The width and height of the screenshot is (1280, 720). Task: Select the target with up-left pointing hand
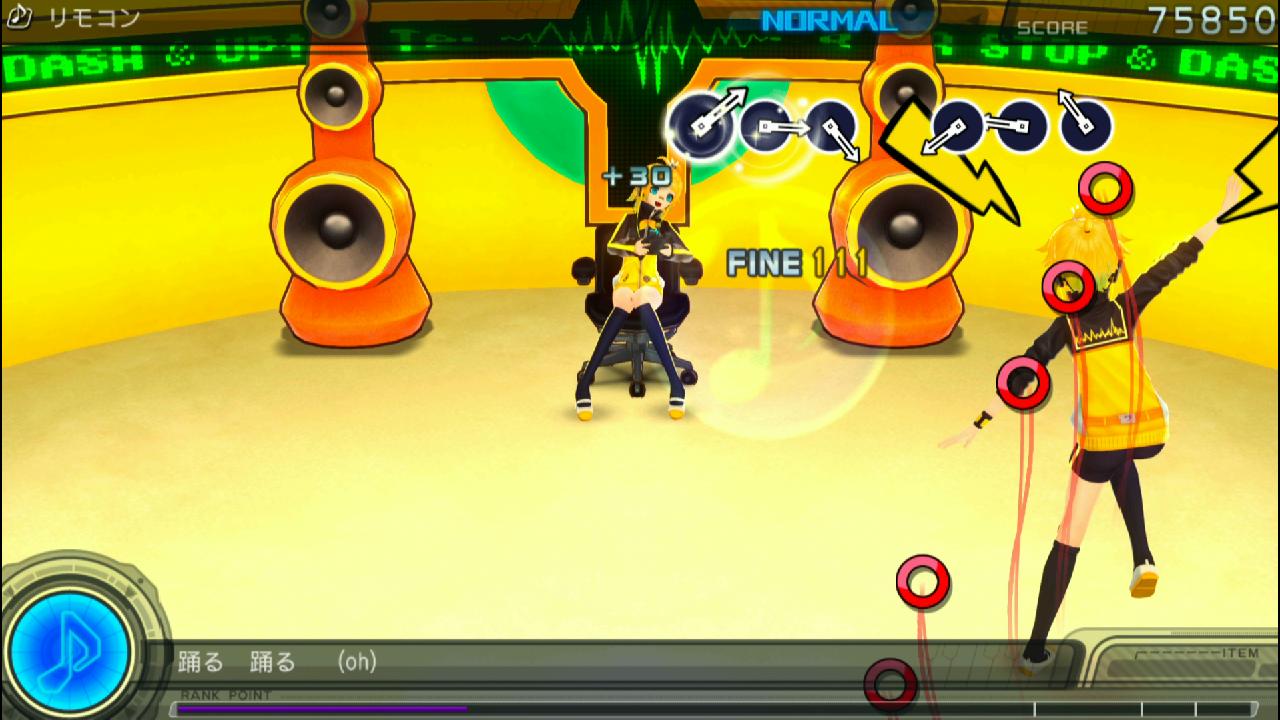coord(1086,125)
